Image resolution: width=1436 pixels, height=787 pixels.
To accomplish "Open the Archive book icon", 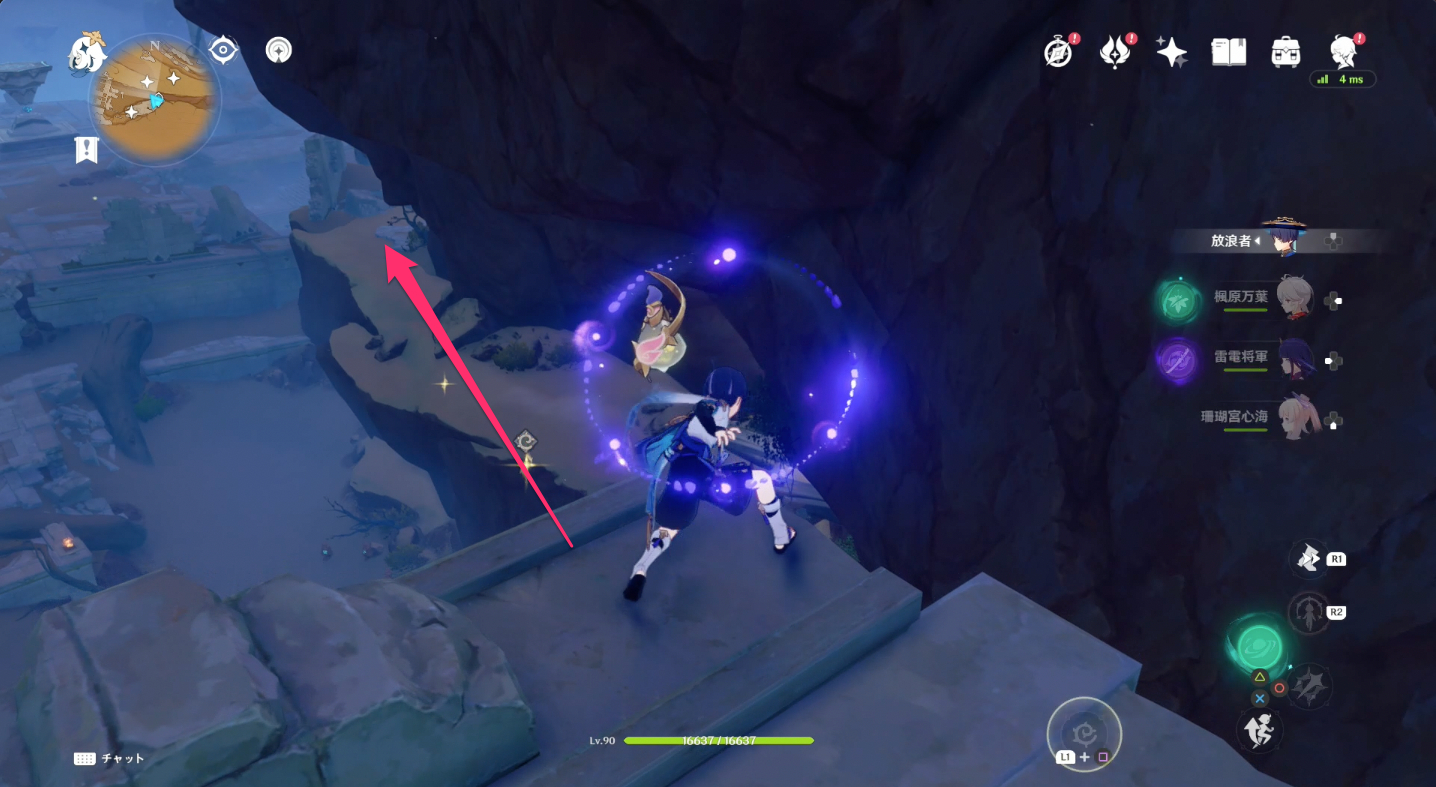I will pos(1228,51).
